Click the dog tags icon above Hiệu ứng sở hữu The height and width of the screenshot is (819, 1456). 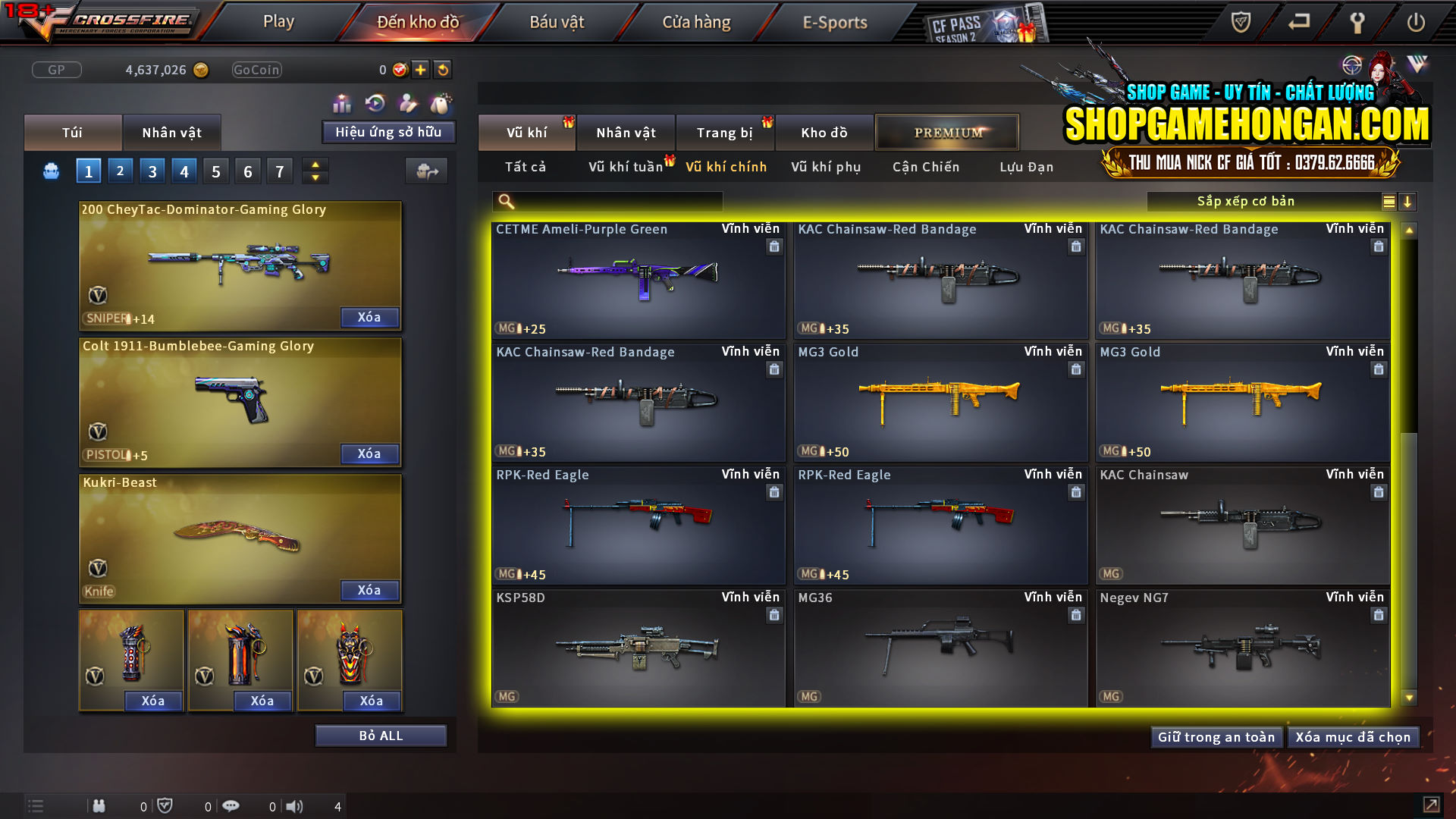[441, 102]
